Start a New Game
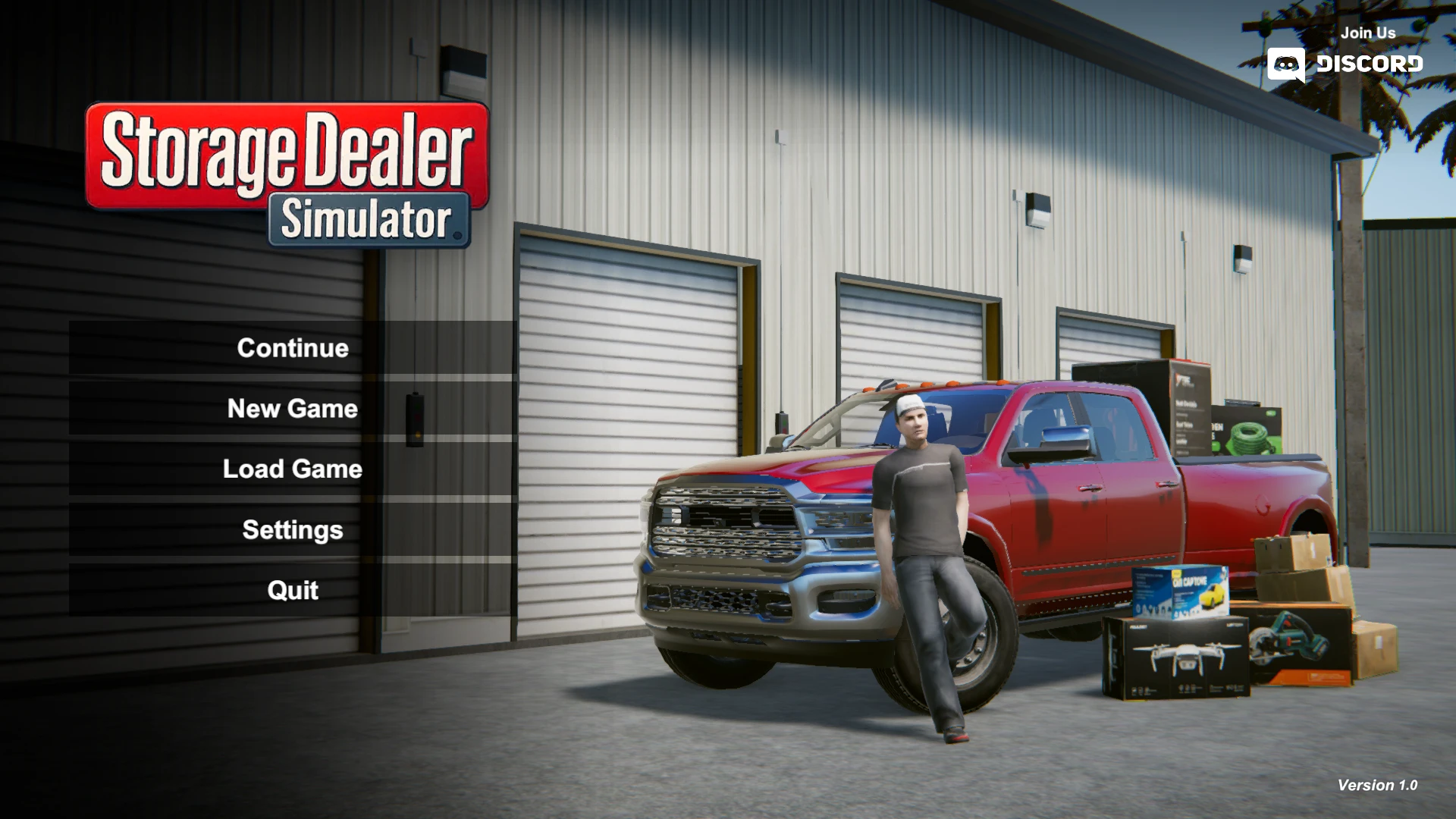Viewport: 1456px width, 819px height. [291, 409]
